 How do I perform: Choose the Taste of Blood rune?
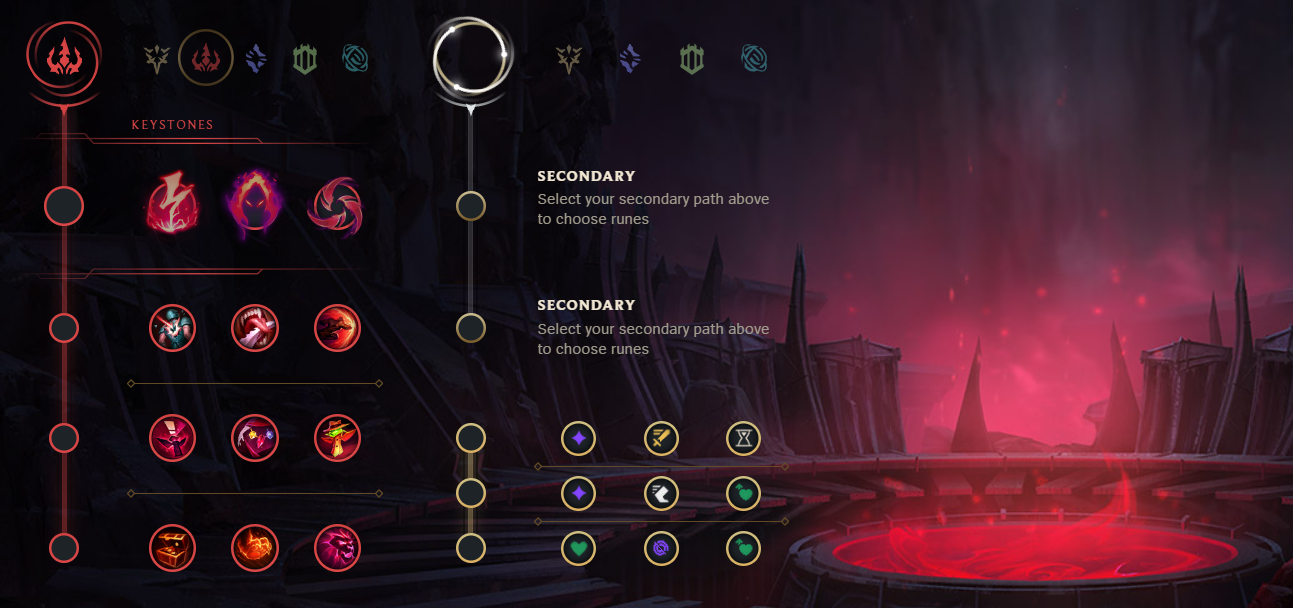coord(255,327)
